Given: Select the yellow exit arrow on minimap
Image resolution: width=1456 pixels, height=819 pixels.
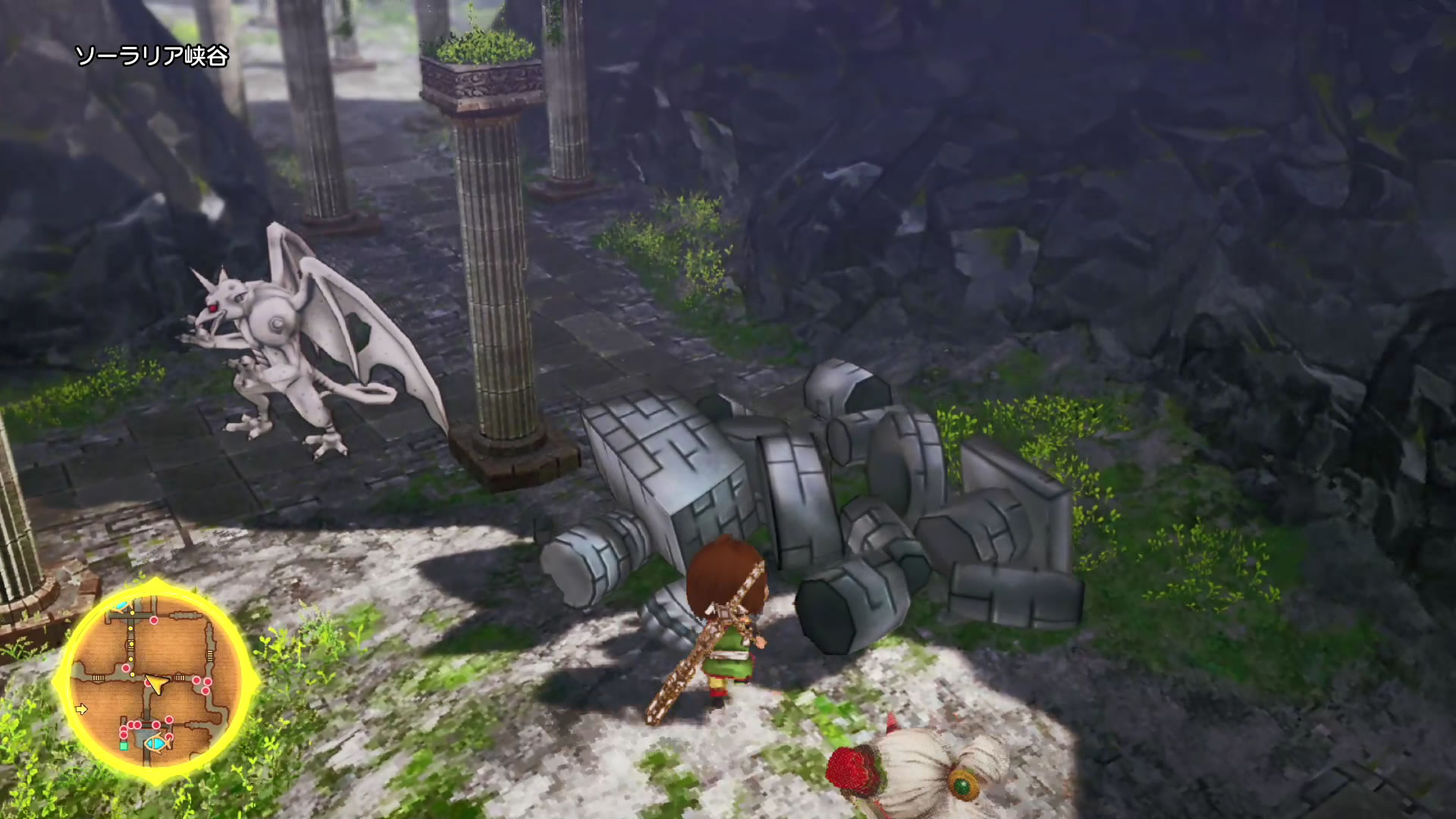Looking at the screenshot, I should pyautogui.click(x=82, y=710).
